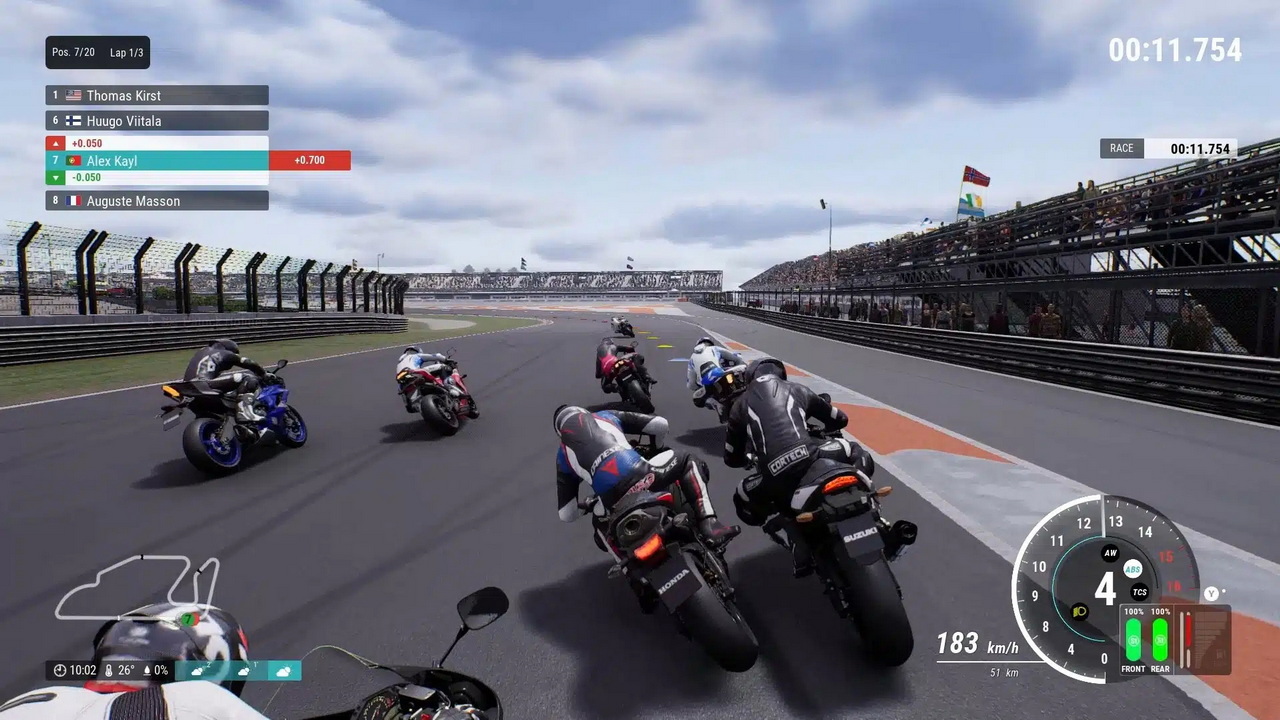Image resolution: width=1280 pixels, height=720 pixels.
Task: Select the FRONT tyre wear gauge
Action: (x=1133, y=640)
